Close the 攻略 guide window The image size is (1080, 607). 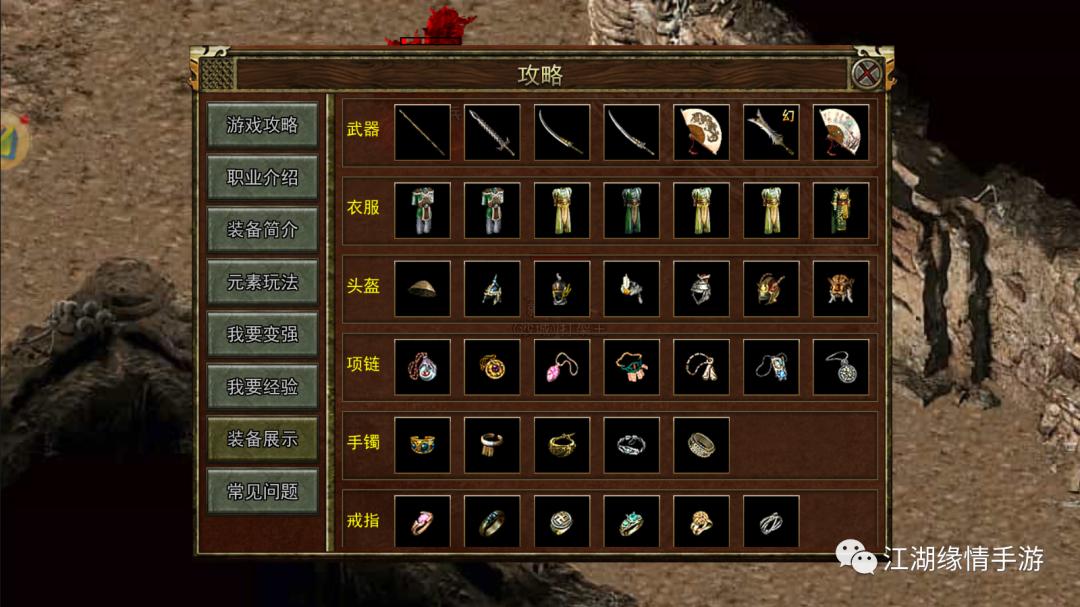click(x=866, y=74)
